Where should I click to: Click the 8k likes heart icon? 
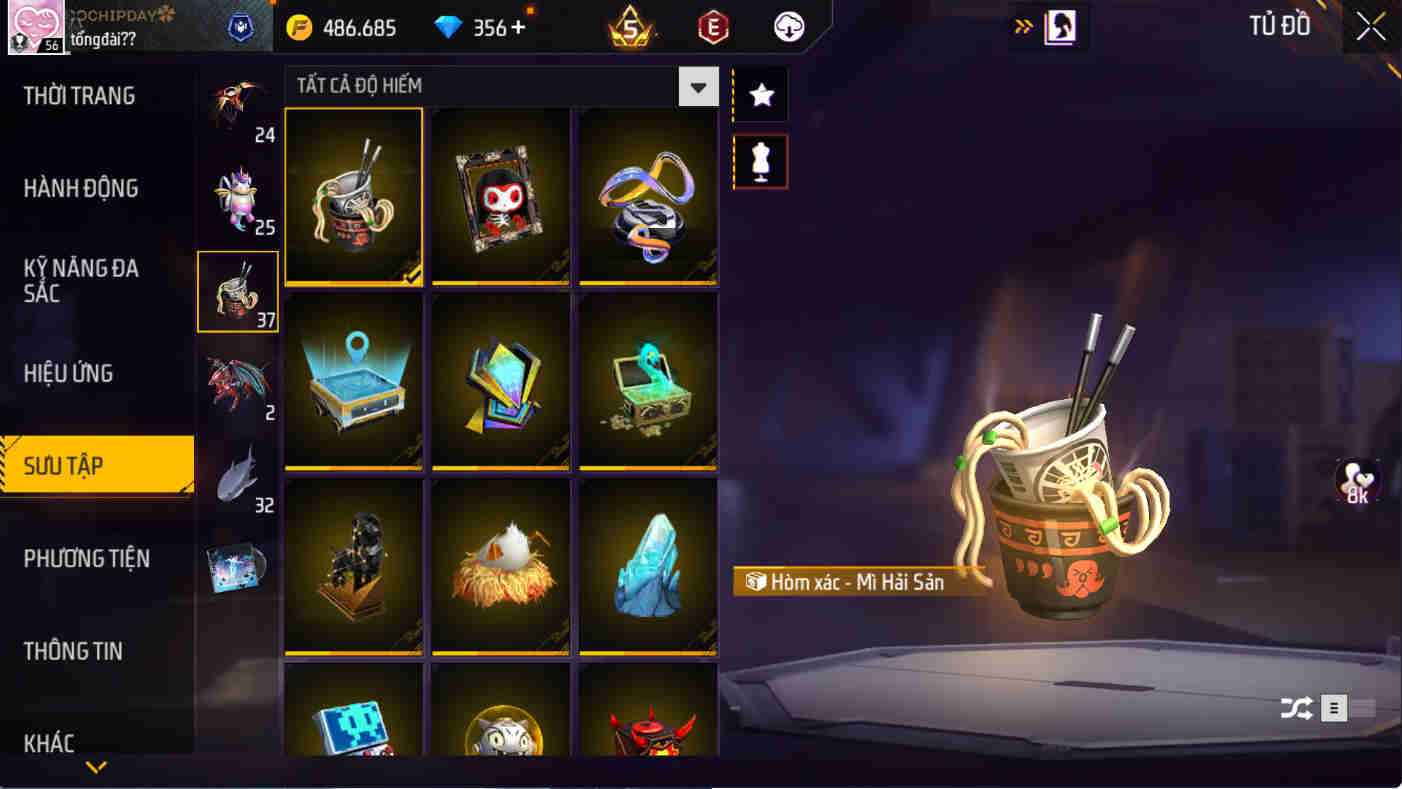click(1357, 481)
